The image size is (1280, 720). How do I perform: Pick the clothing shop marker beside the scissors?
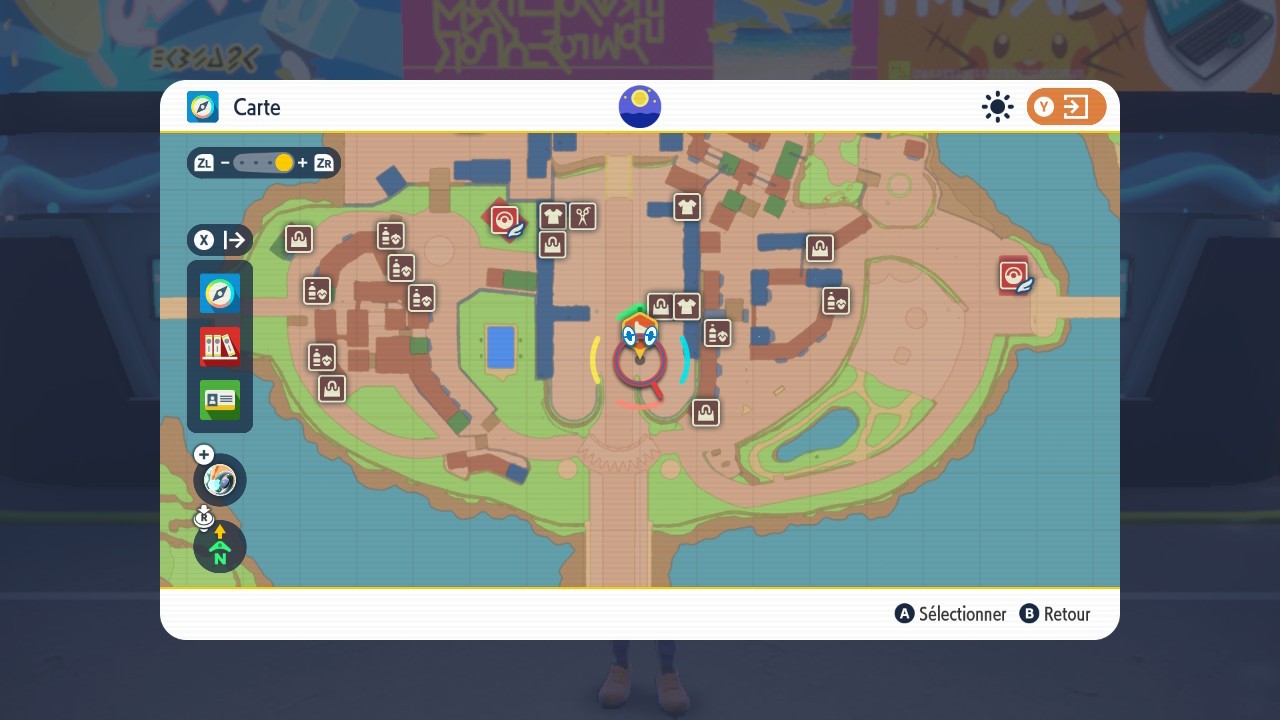point(553,216)
